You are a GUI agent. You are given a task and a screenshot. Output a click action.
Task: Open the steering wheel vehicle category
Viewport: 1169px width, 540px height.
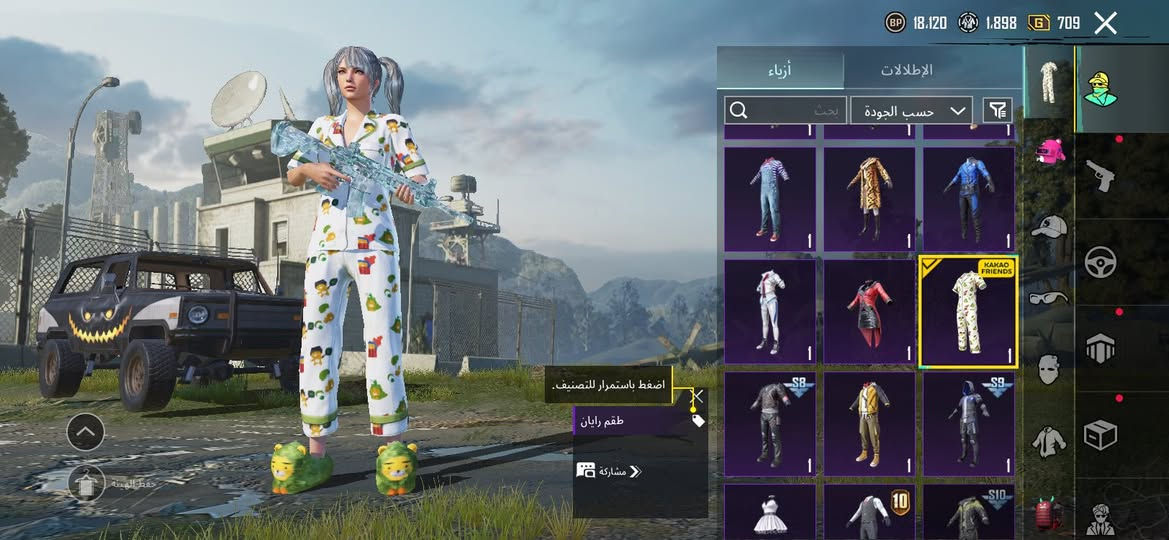tap(1101, 262)
